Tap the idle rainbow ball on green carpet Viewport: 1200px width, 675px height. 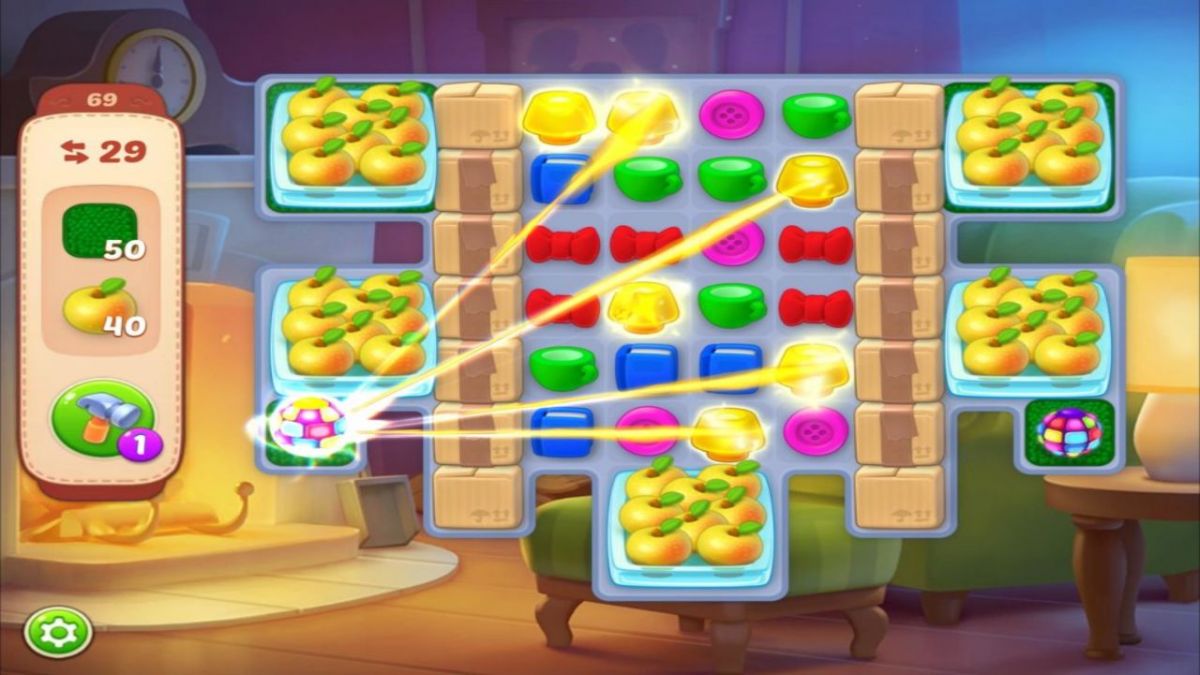point(1069,432)
